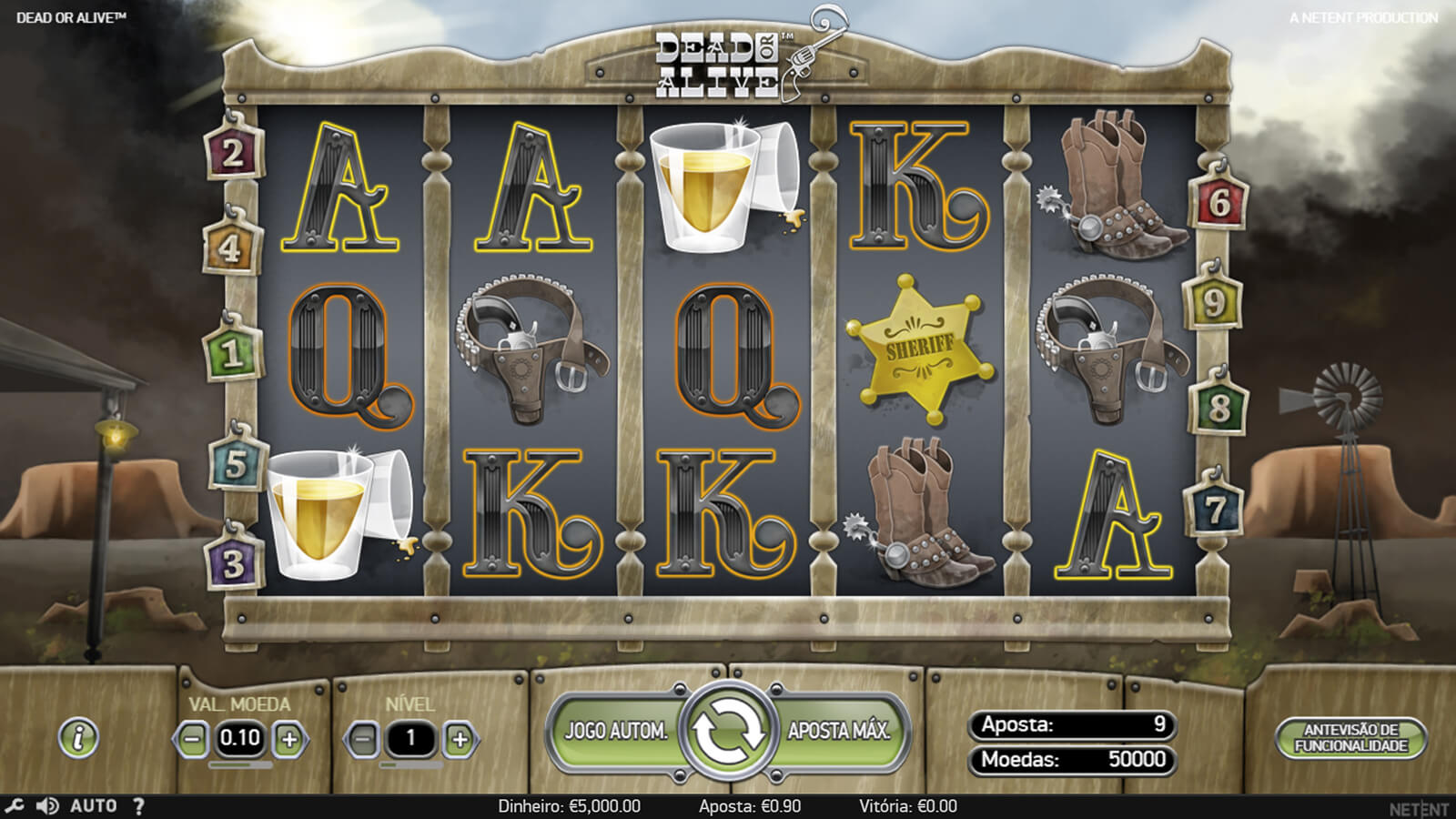Open help with the question mark

point(138,806)
